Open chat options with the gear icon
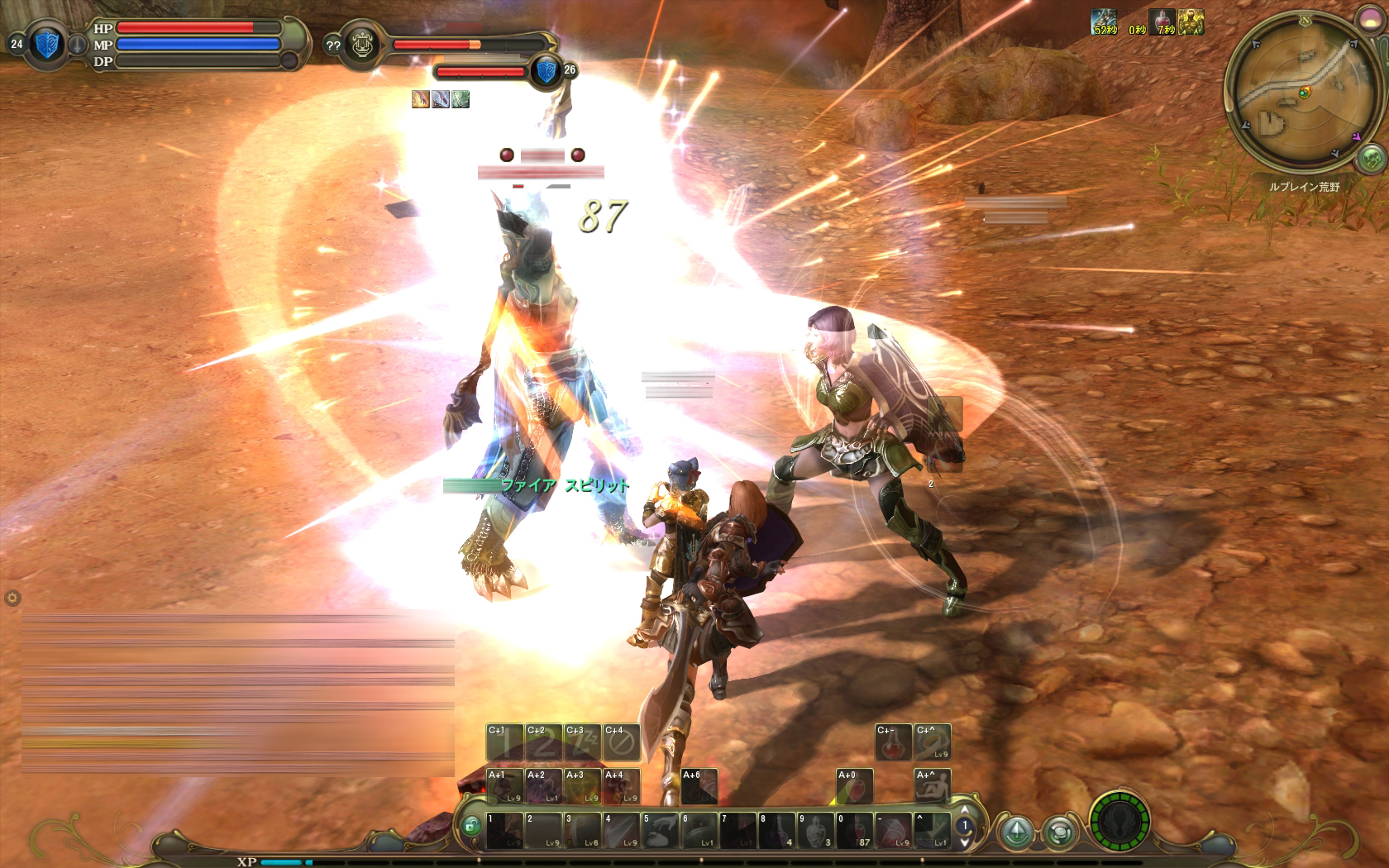 [12, 598]
